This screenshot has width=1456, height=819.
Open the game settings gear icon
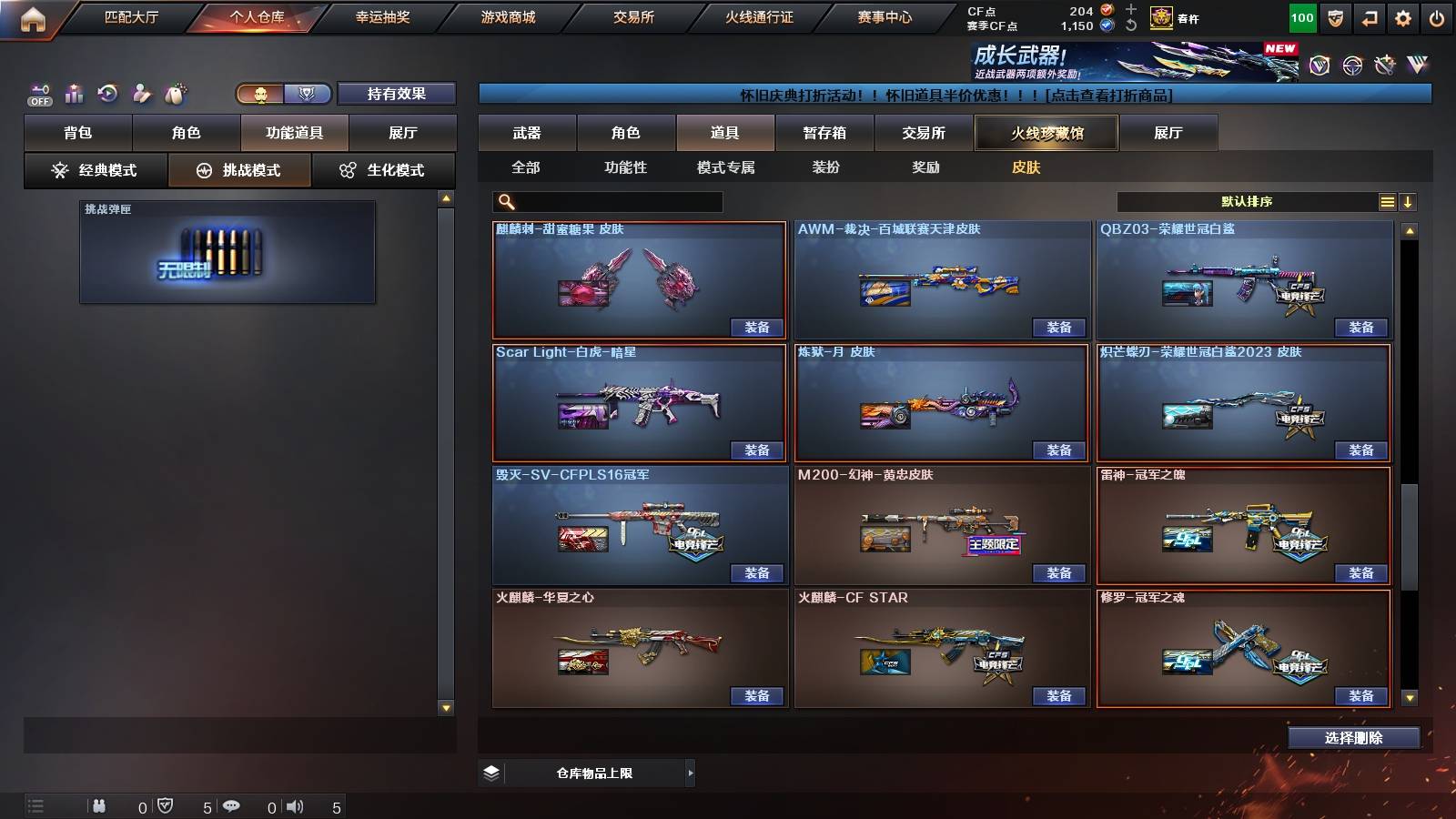tap(1401, 18)
